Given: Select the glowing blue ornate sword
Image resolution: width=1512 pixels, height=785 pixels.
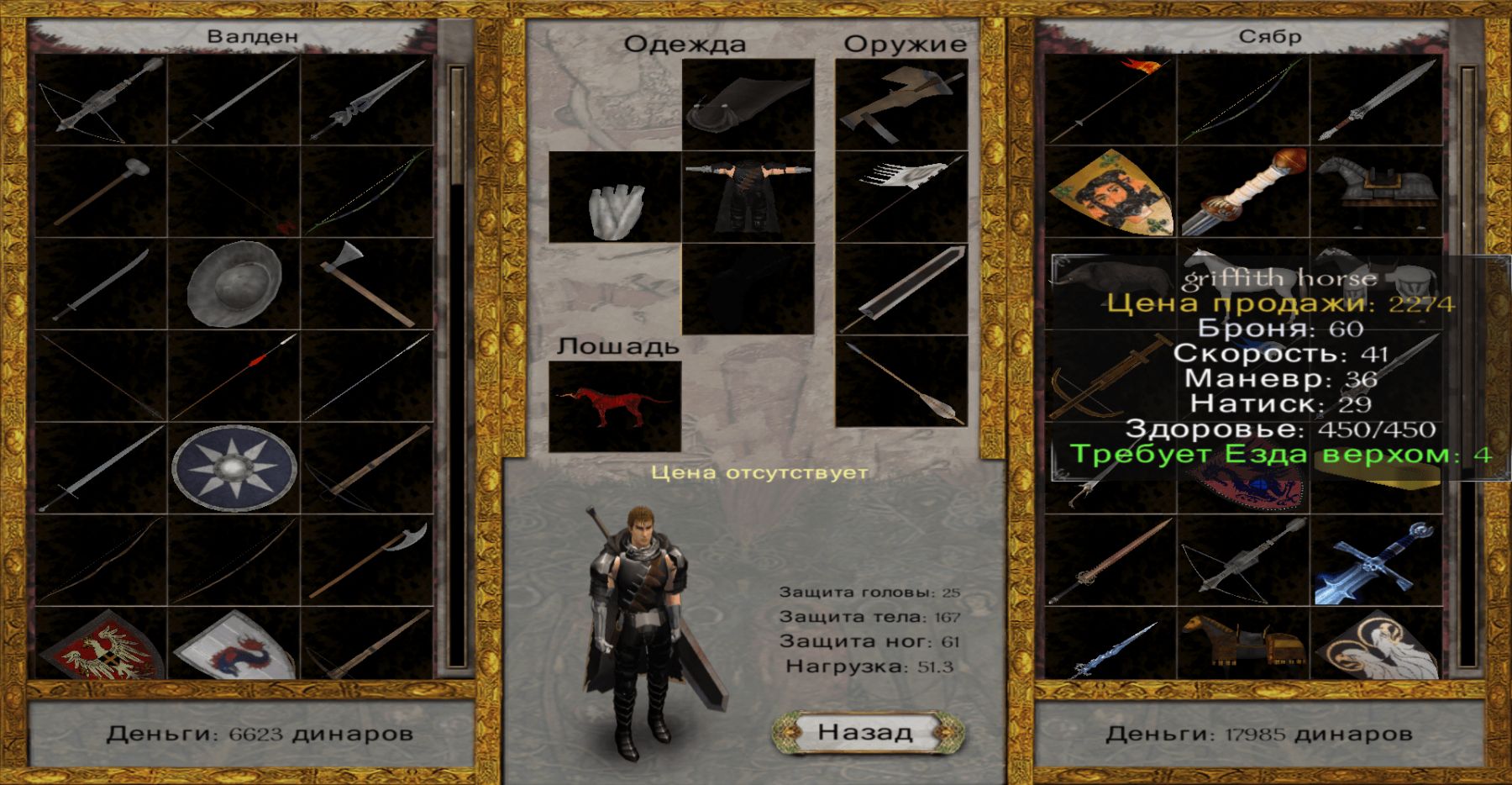Looking at the screenshot, I should [x=1376, y=561].
